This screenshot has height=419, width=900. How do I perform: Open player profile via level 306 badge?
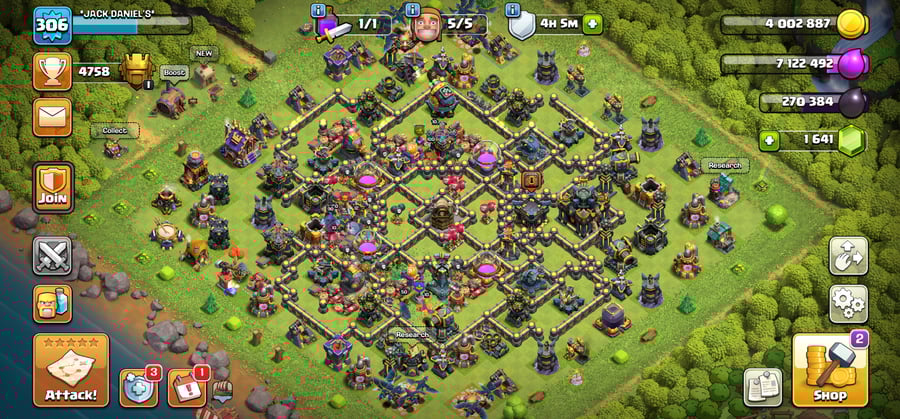pos(52,25)
